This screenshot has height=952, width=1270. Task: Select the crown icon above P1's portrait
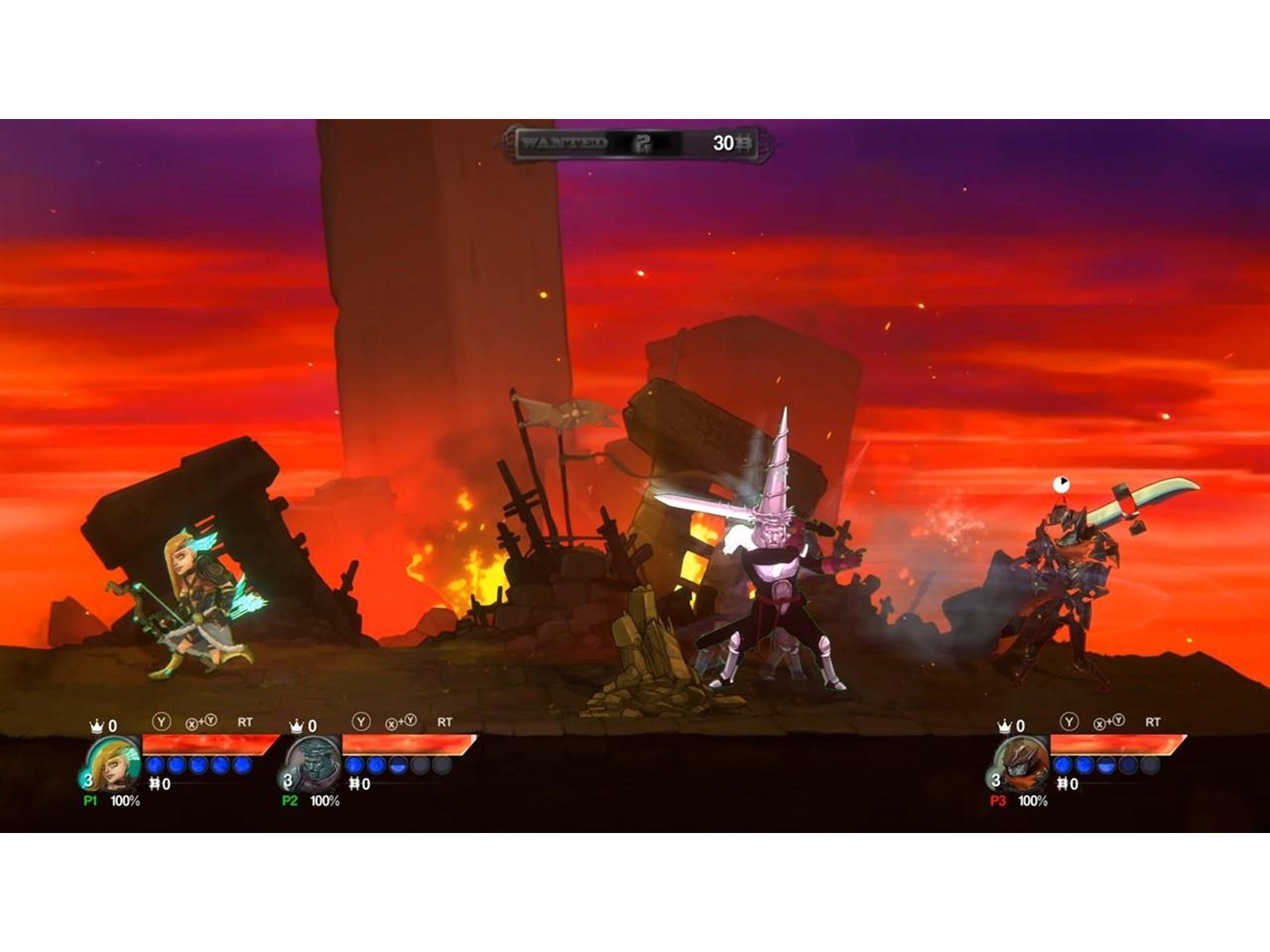click(98, 724)
